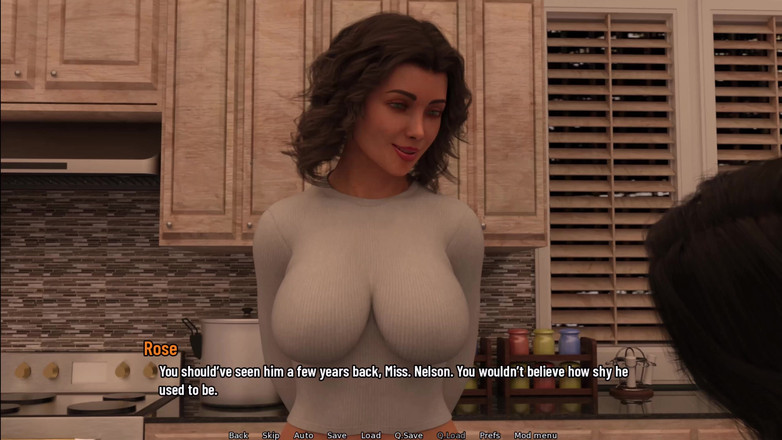Skip through the dialogue

point(271,435)
